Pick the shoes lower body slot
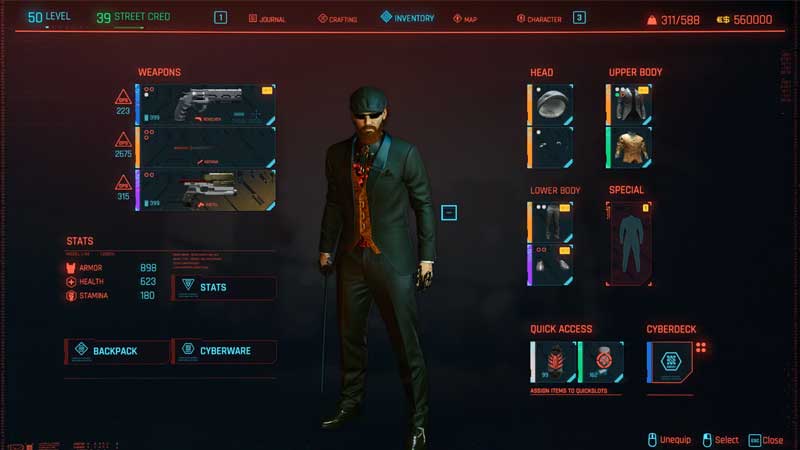Screen dimensions: 800x450 551,265
